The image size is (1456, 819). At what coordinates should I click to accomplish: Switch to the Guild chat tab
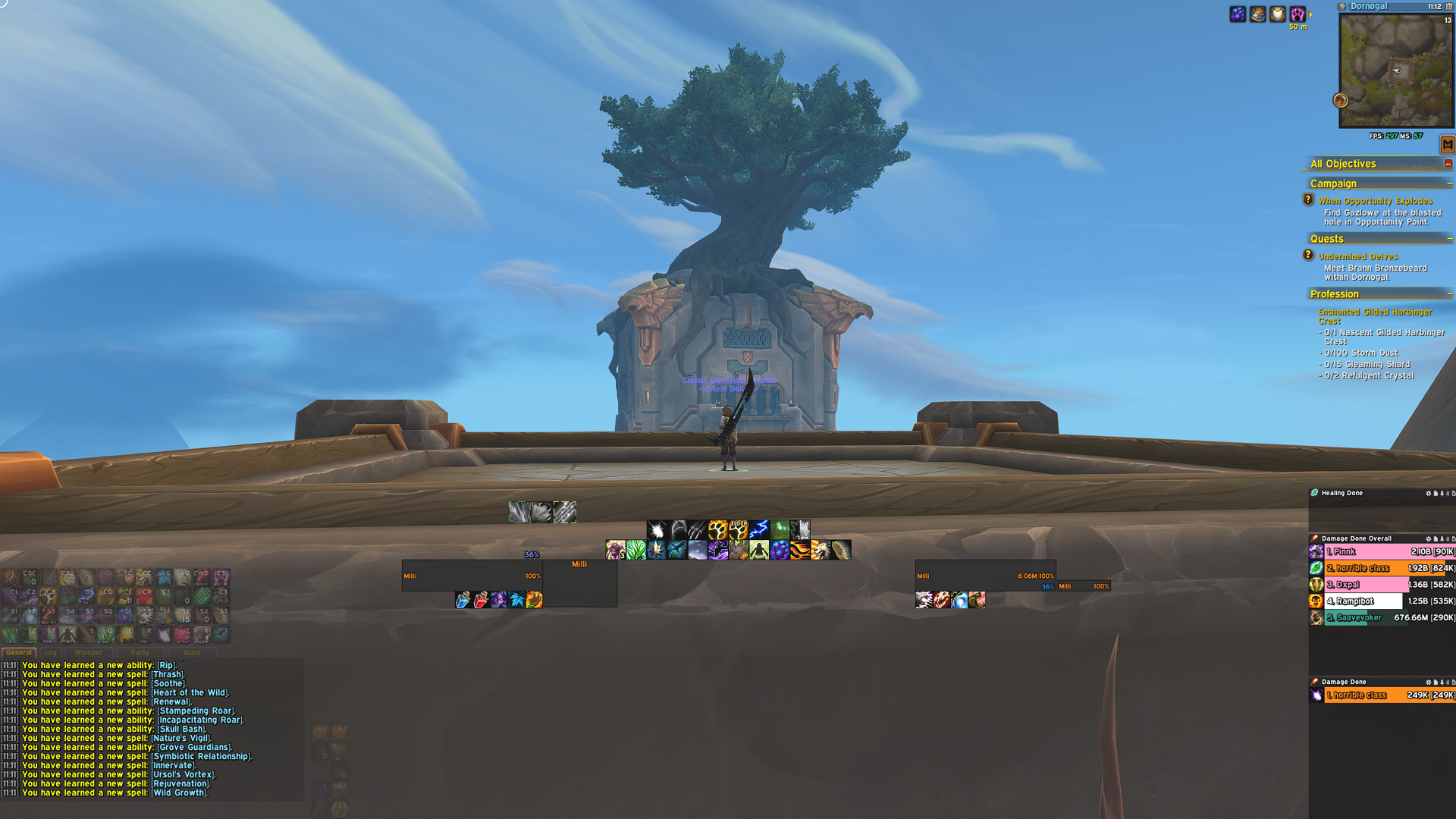click(x=192, y=652)
